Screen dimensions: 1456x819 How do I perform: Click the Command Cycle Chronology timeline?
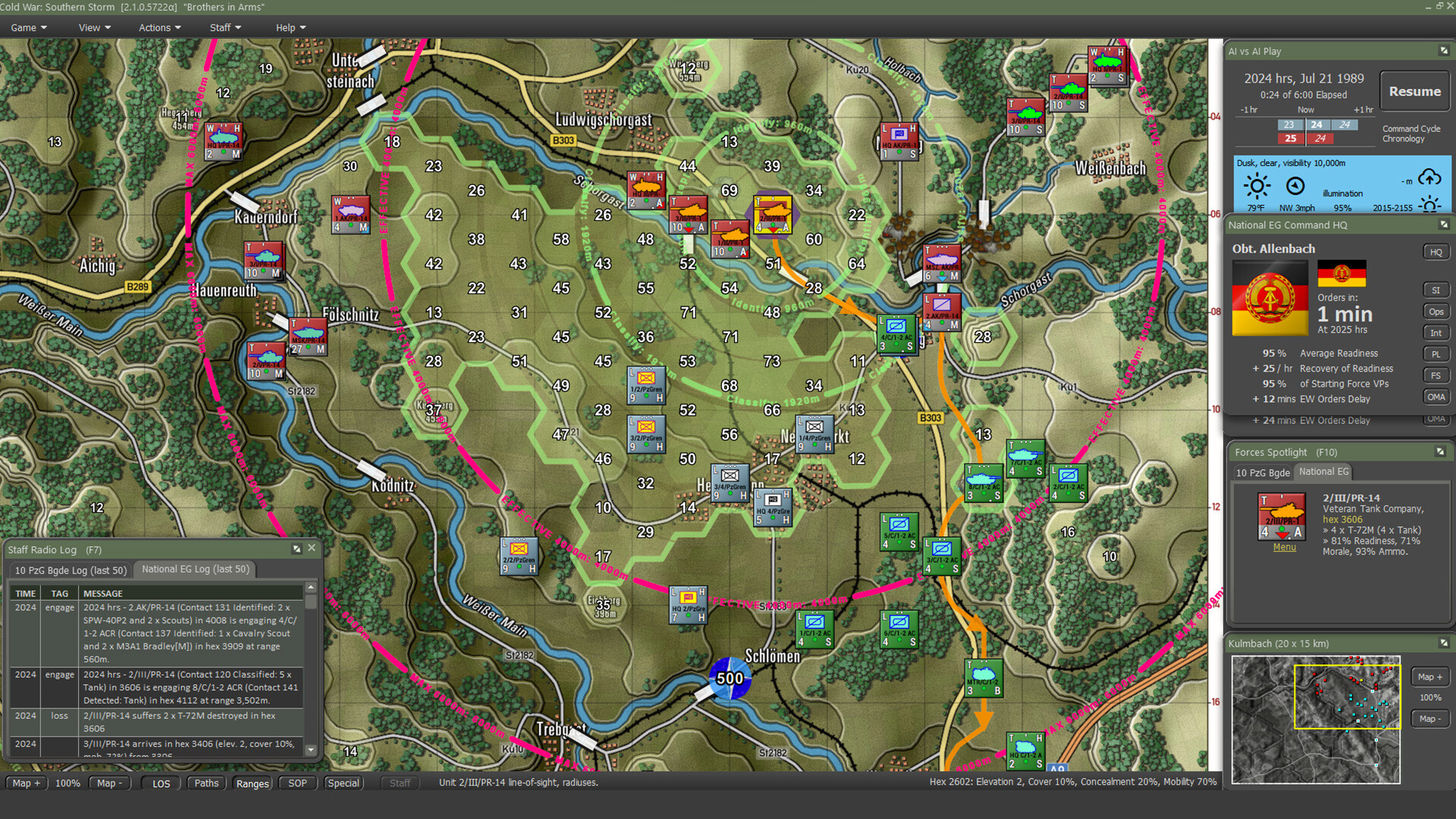point(1316,130)
